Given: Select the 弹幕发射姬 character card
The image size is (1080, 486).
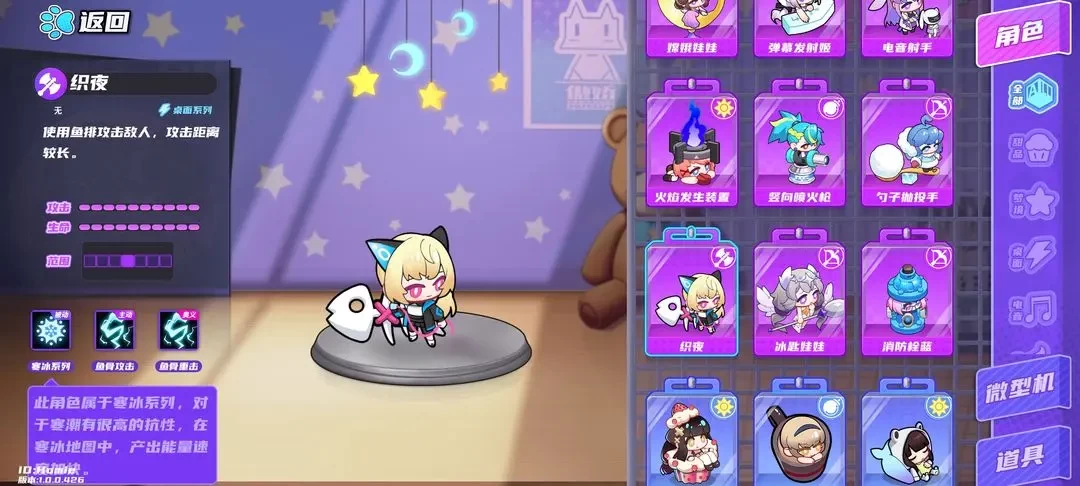Looking at the screenshot, I should pos(798,25).
